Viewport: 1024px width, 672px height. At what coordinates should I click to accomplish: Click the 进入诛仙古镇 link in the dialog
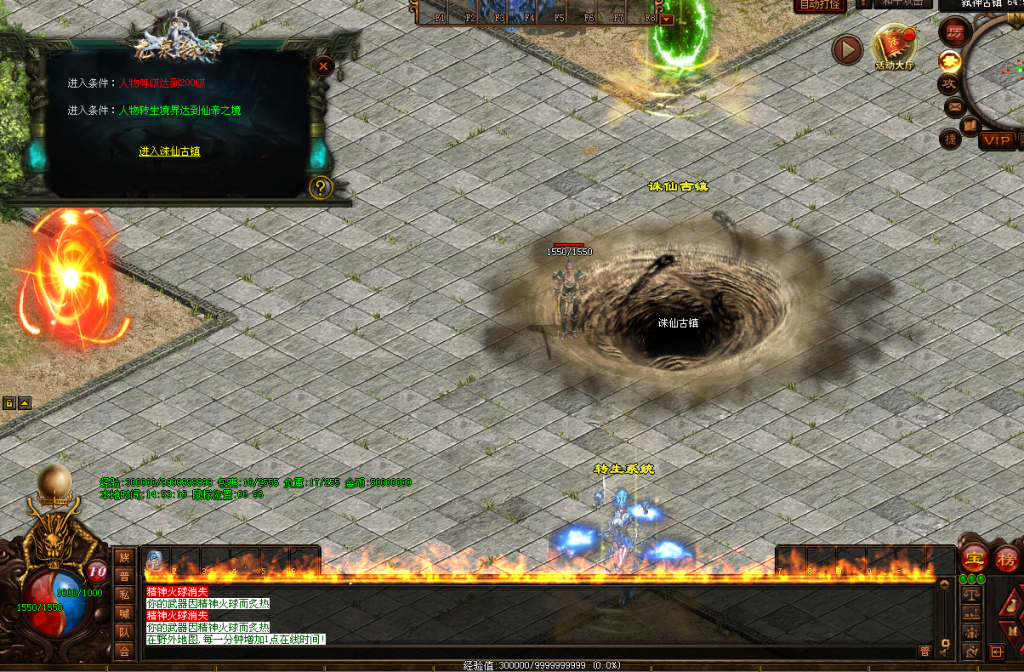pyautogui.click(x=169, y=151)
